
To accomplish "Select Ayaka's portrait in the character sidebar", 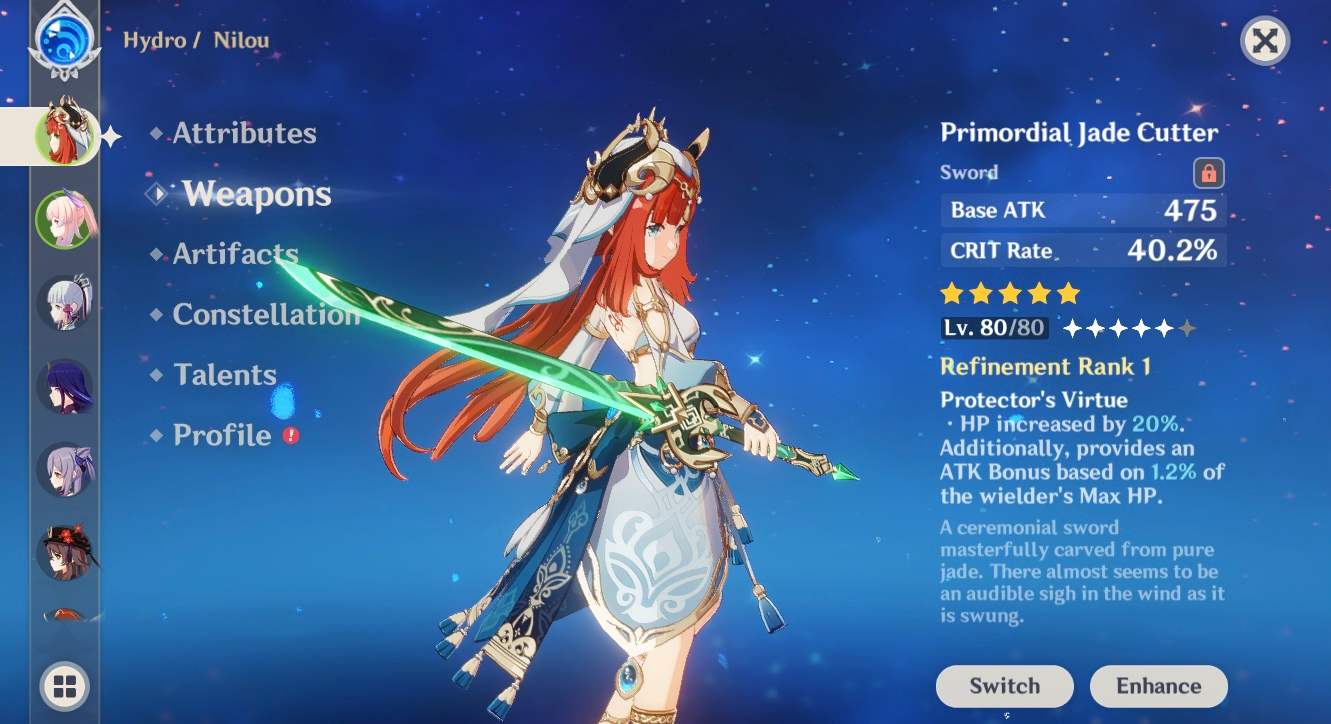I will click(66, 303).
